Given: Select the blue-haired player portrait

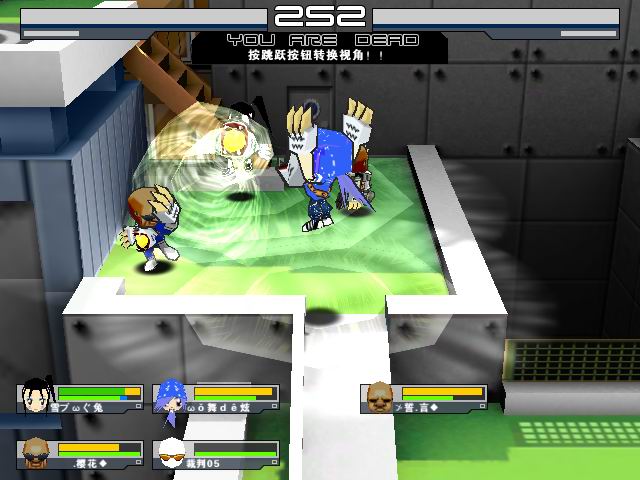Looking at the screenshot, I should click(168, 398).
